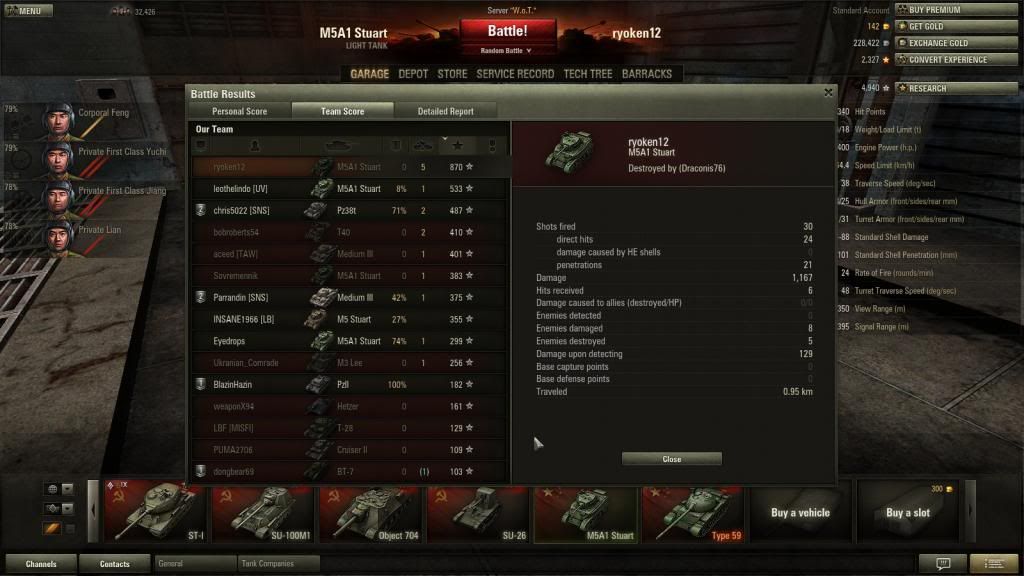Buy a slot for a new vehicle

907,513
